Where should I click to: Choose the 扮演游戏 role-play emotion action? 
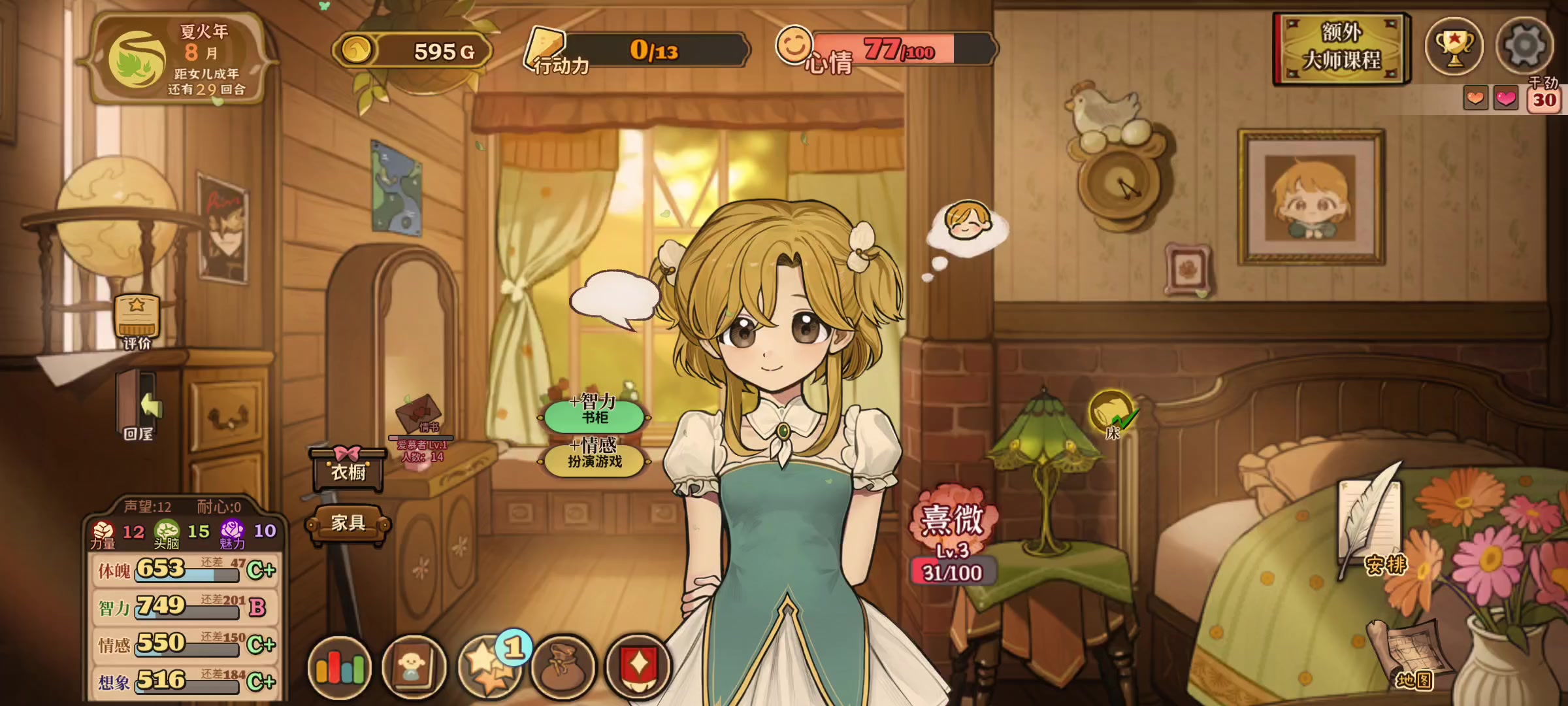coord(595,459)
